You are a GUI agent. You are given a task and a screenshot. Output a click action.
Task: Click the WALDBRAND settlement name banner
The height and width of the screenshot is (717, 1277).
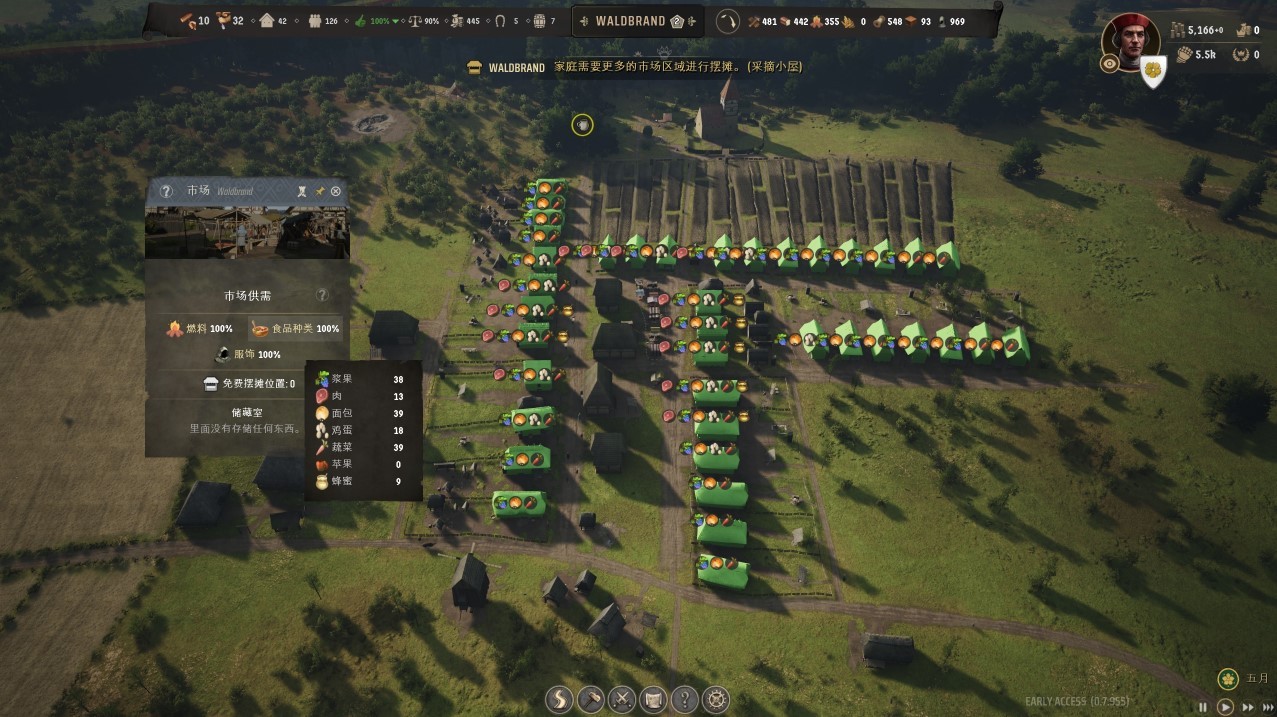(x=630, y=21)
